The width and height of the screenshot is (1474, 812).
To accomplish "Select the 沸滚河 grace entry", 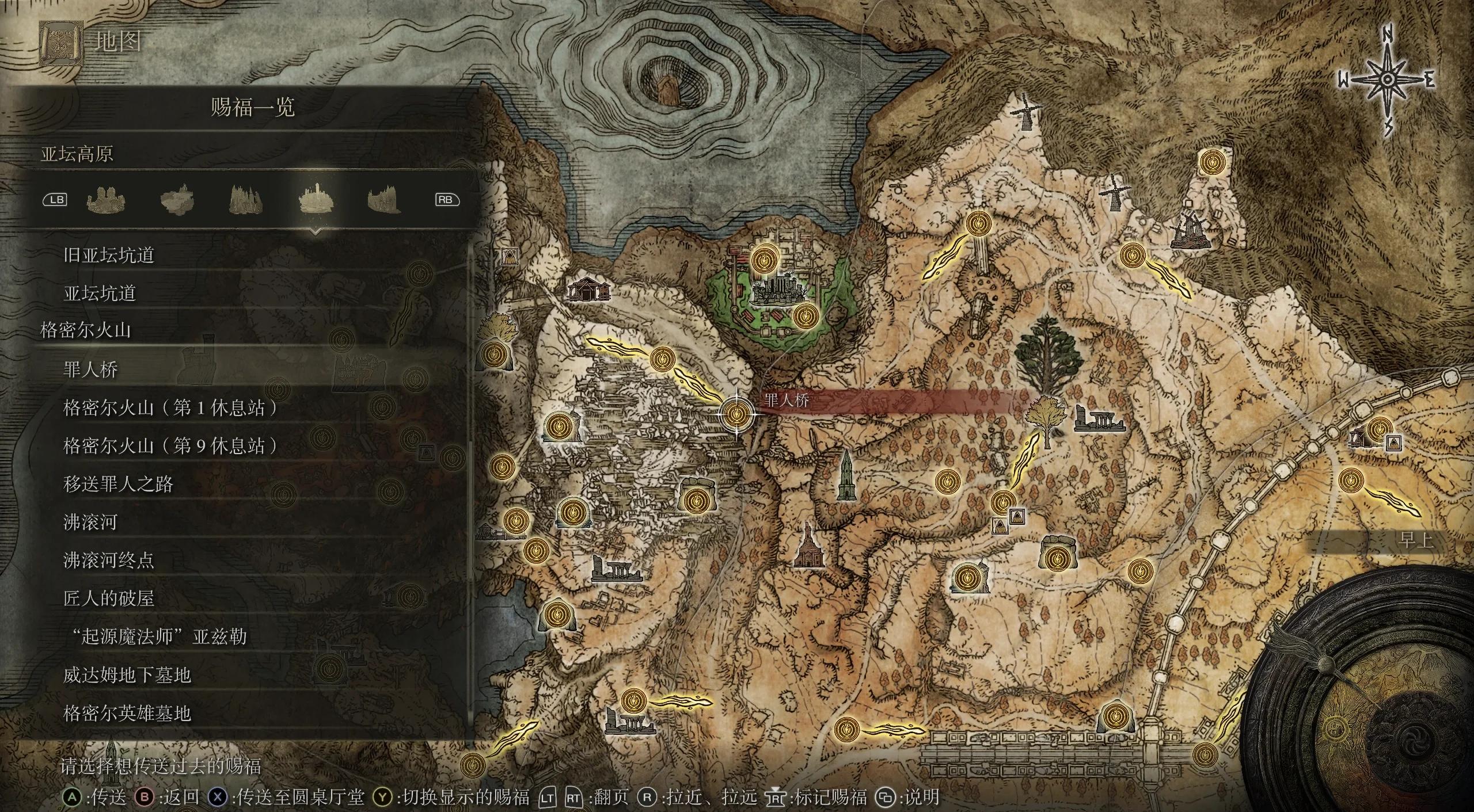I will [90, 522].
